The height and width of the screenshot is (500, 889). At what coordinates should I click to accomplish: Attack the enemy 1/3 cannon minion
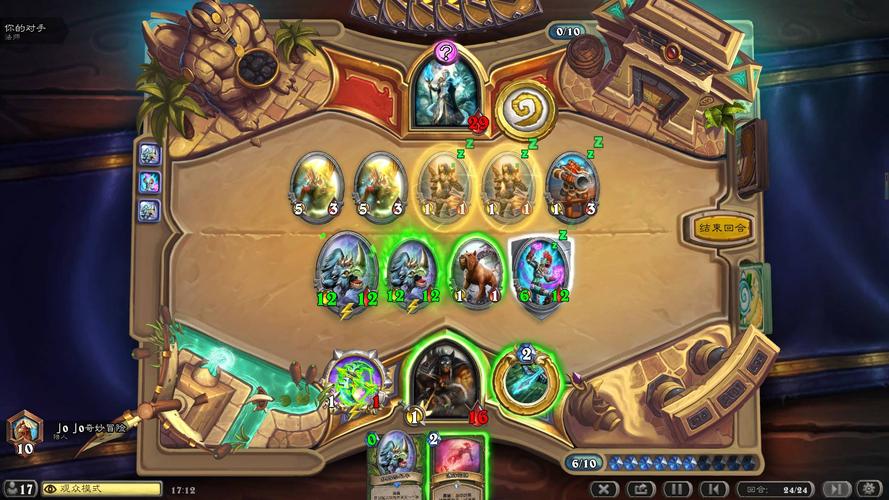click(571, 186)
